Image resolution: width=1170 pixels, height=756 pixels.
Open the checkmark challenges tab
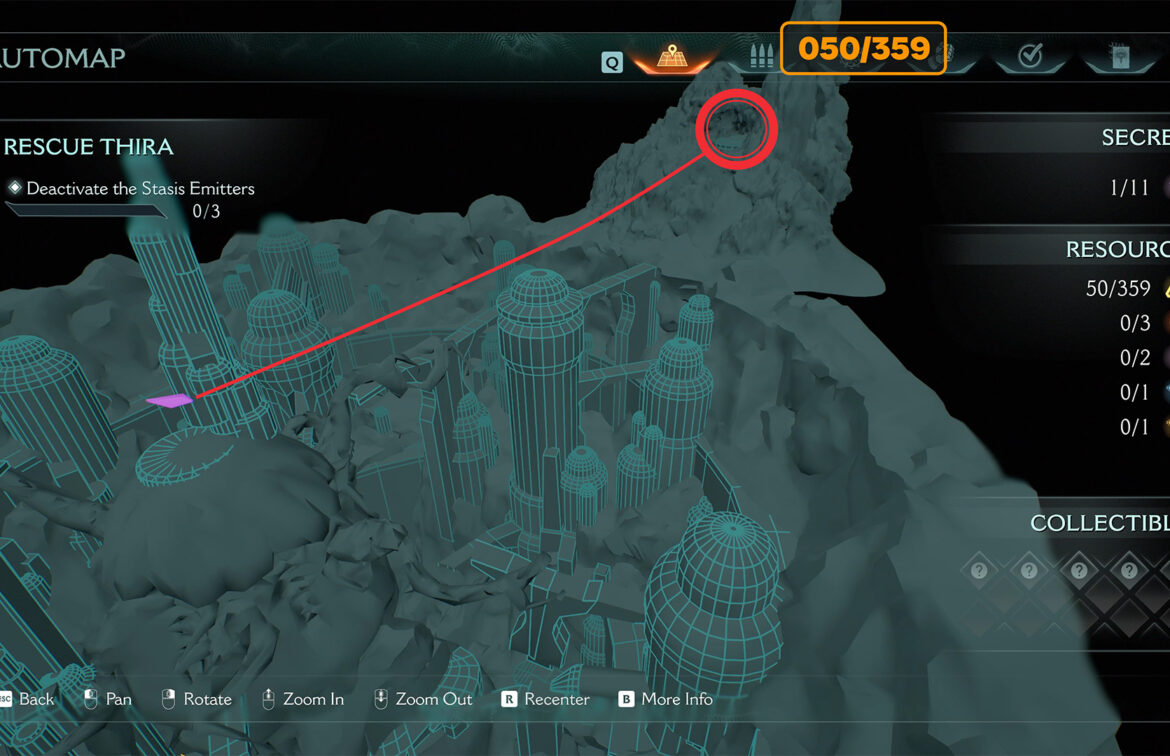tap(1029, 56)
